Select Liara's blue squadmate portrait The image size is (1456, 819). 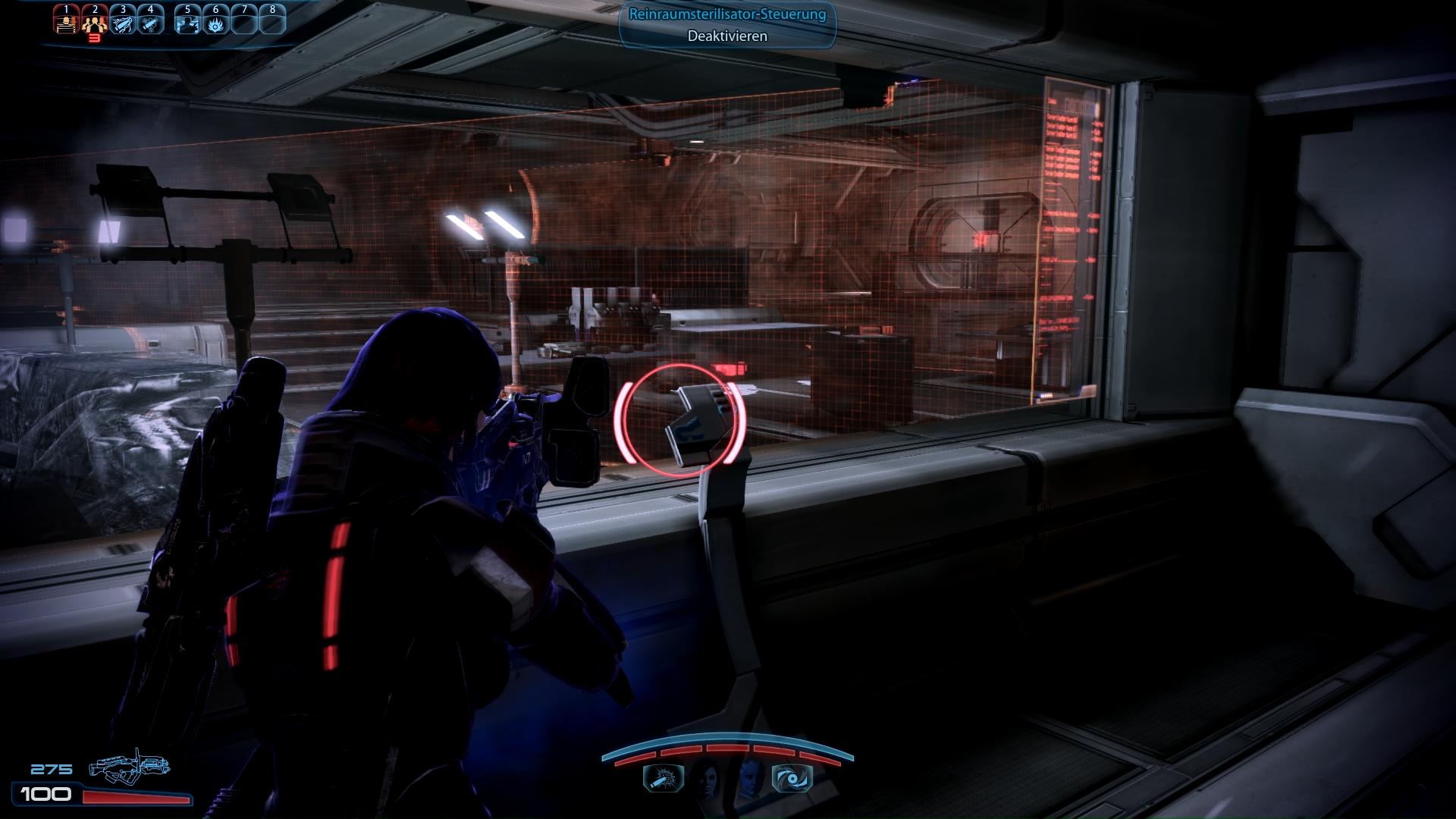750,777
